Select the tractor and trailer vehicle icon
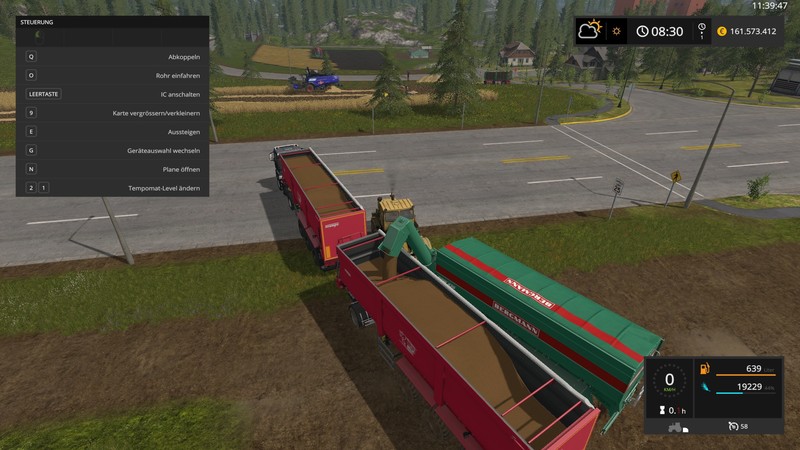The image size is (800, 450). pos(675,428)
